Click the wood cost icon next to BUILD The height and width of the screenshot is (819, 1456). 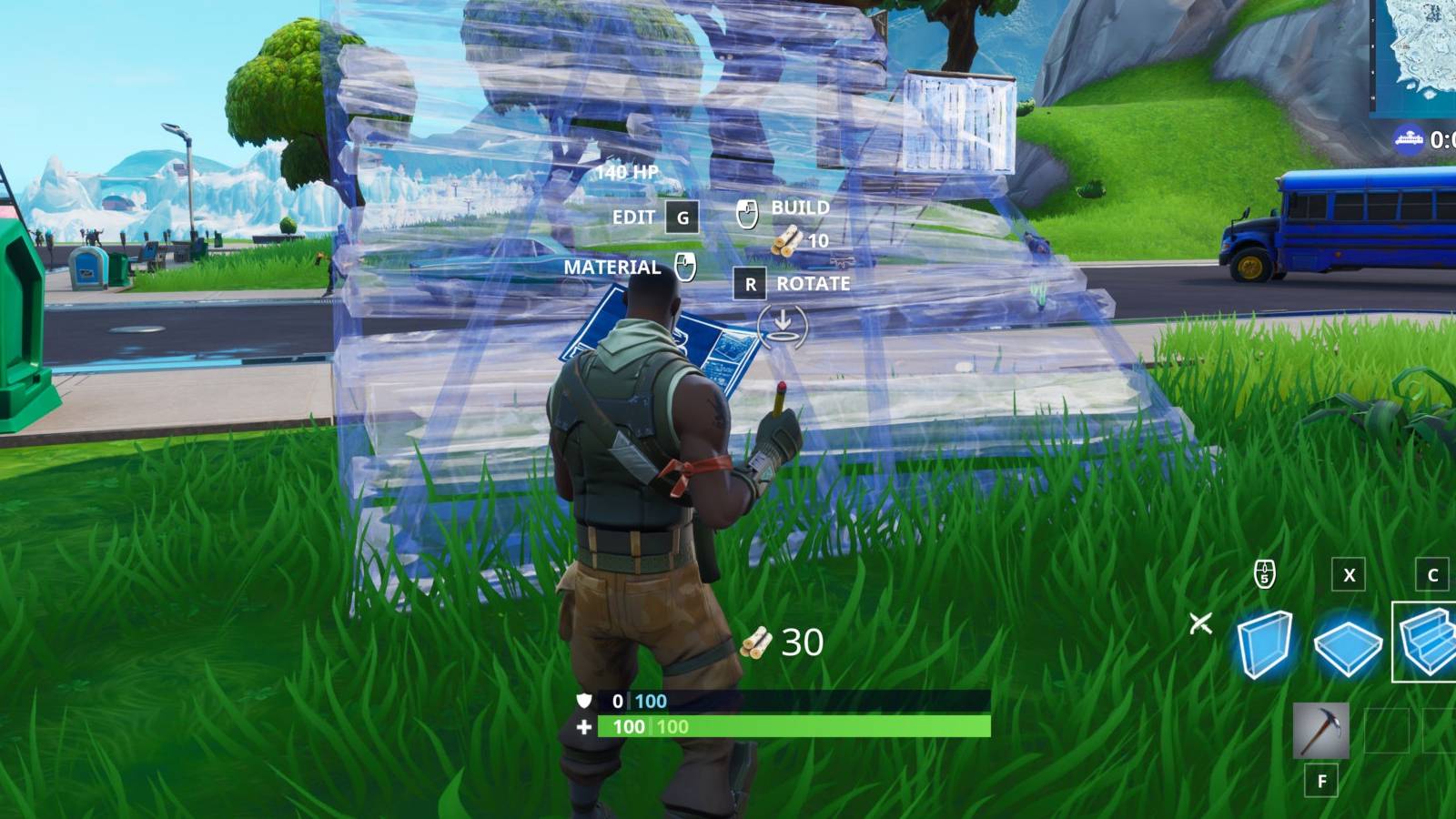tap(784, 241)
